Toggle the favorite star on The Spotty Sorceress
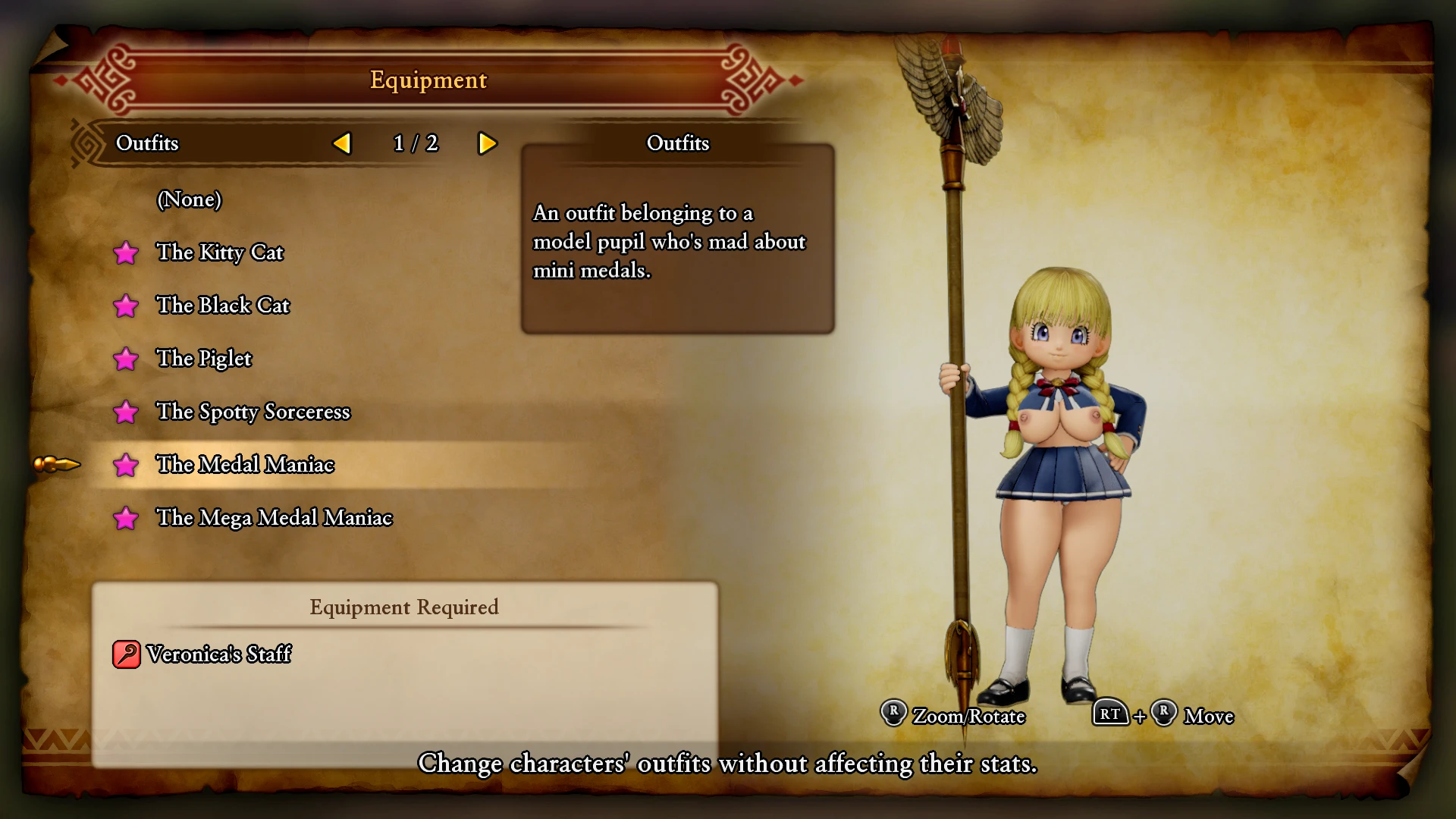 tap(127, 413)
